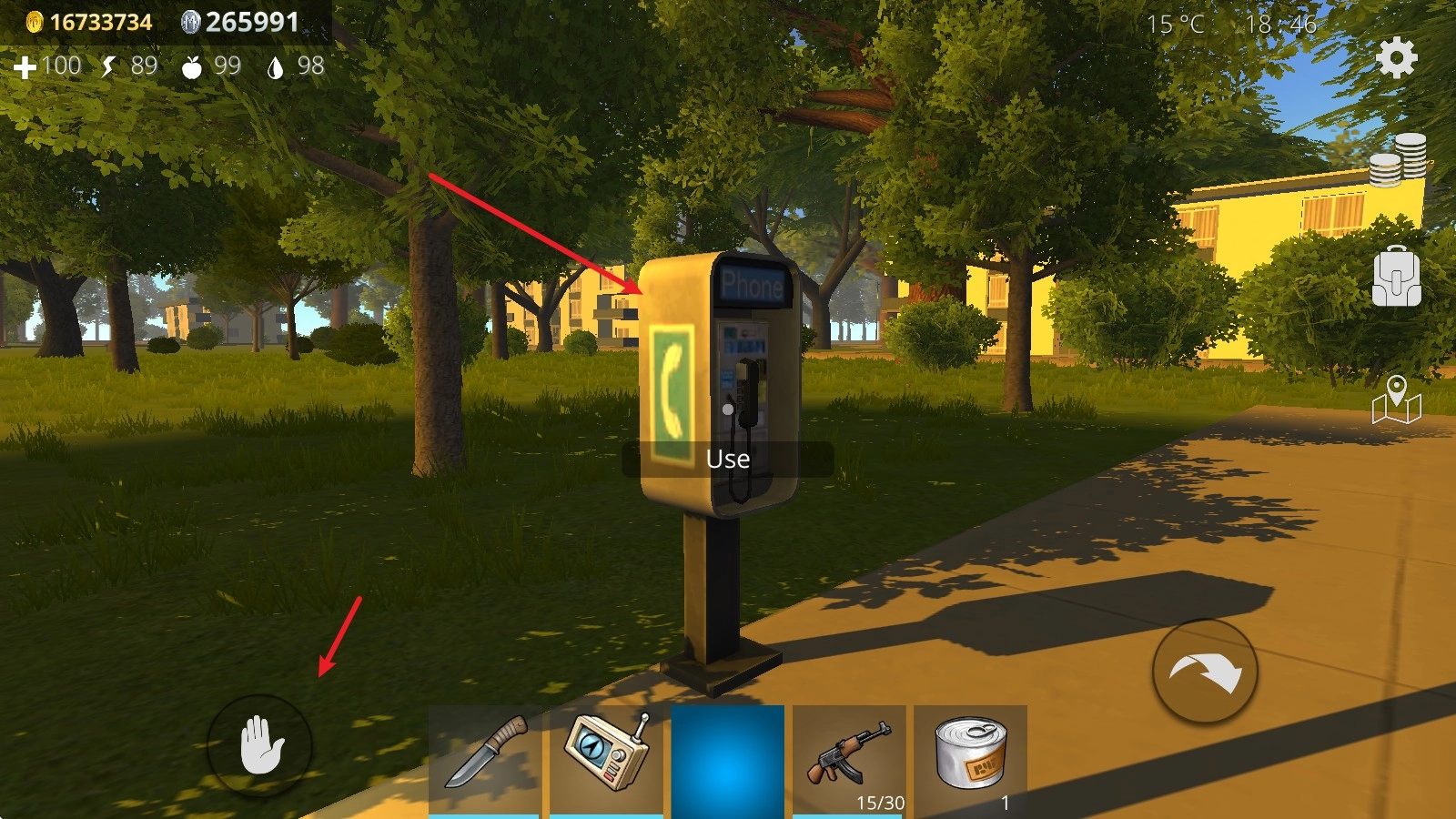
Task: Show the map with location pin
Action: tap(1396, 400)
